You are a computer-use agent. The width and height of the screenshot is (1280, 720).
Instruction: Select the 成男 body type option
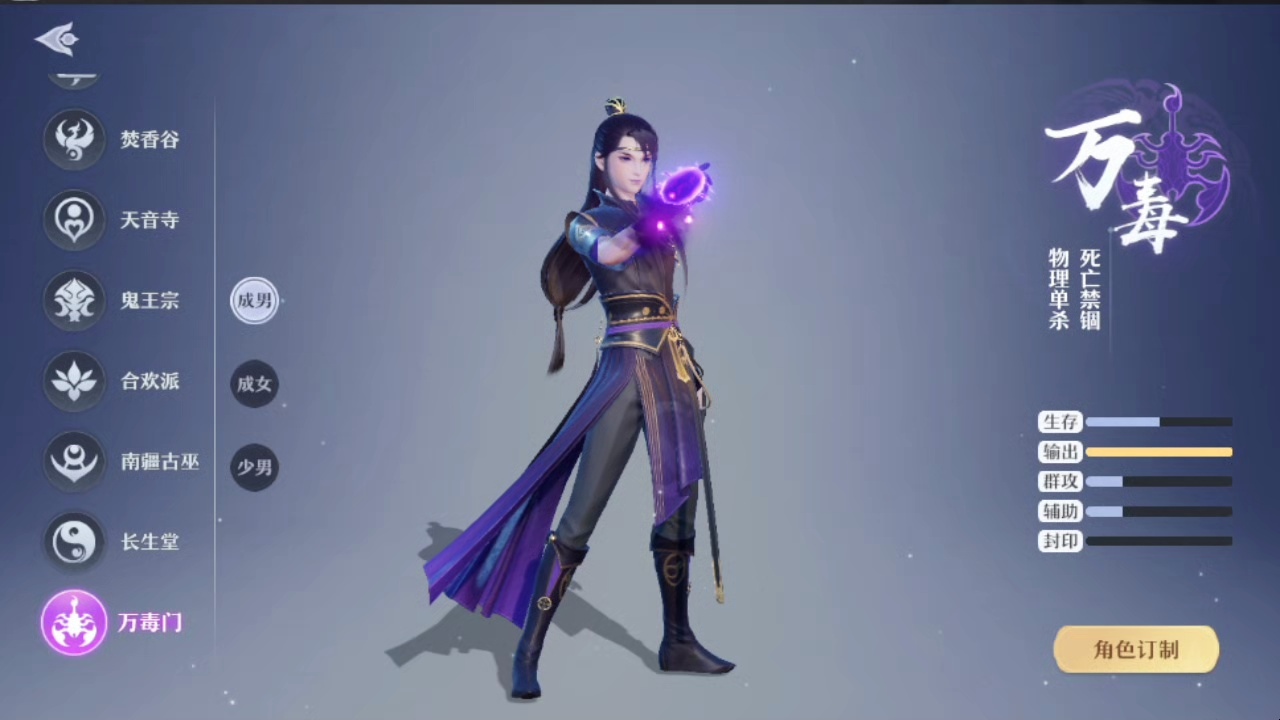click(x=254, y=301)
